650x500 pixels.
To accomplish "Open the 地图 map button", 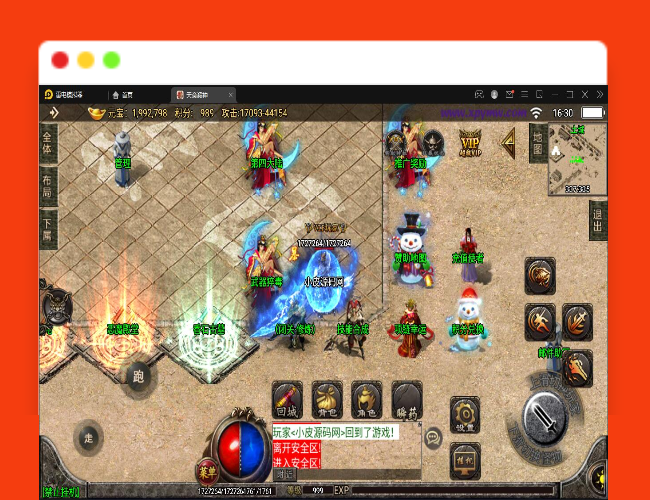I will pos(537,142).
